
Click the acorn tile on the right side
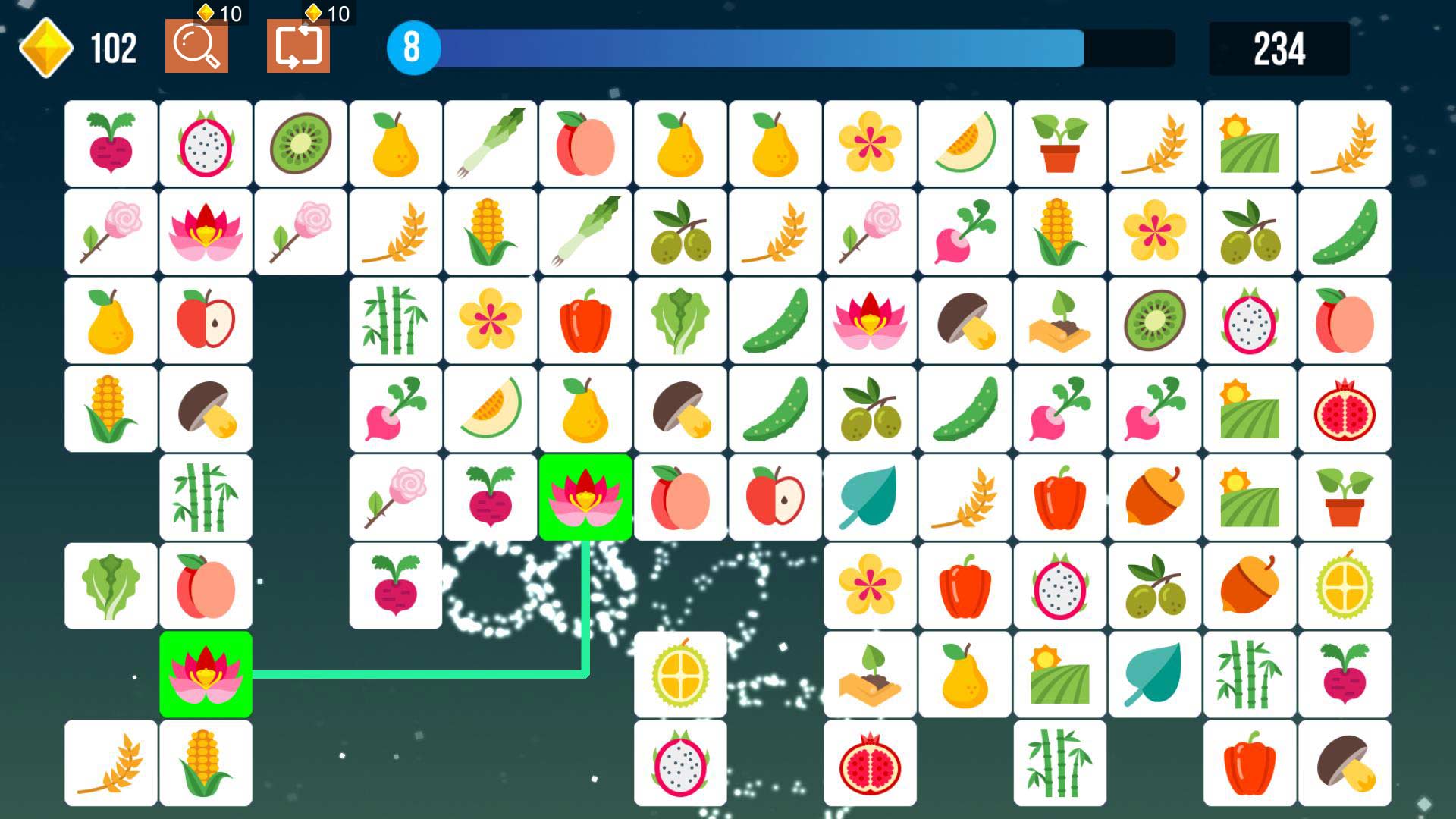pos(1249,586)
